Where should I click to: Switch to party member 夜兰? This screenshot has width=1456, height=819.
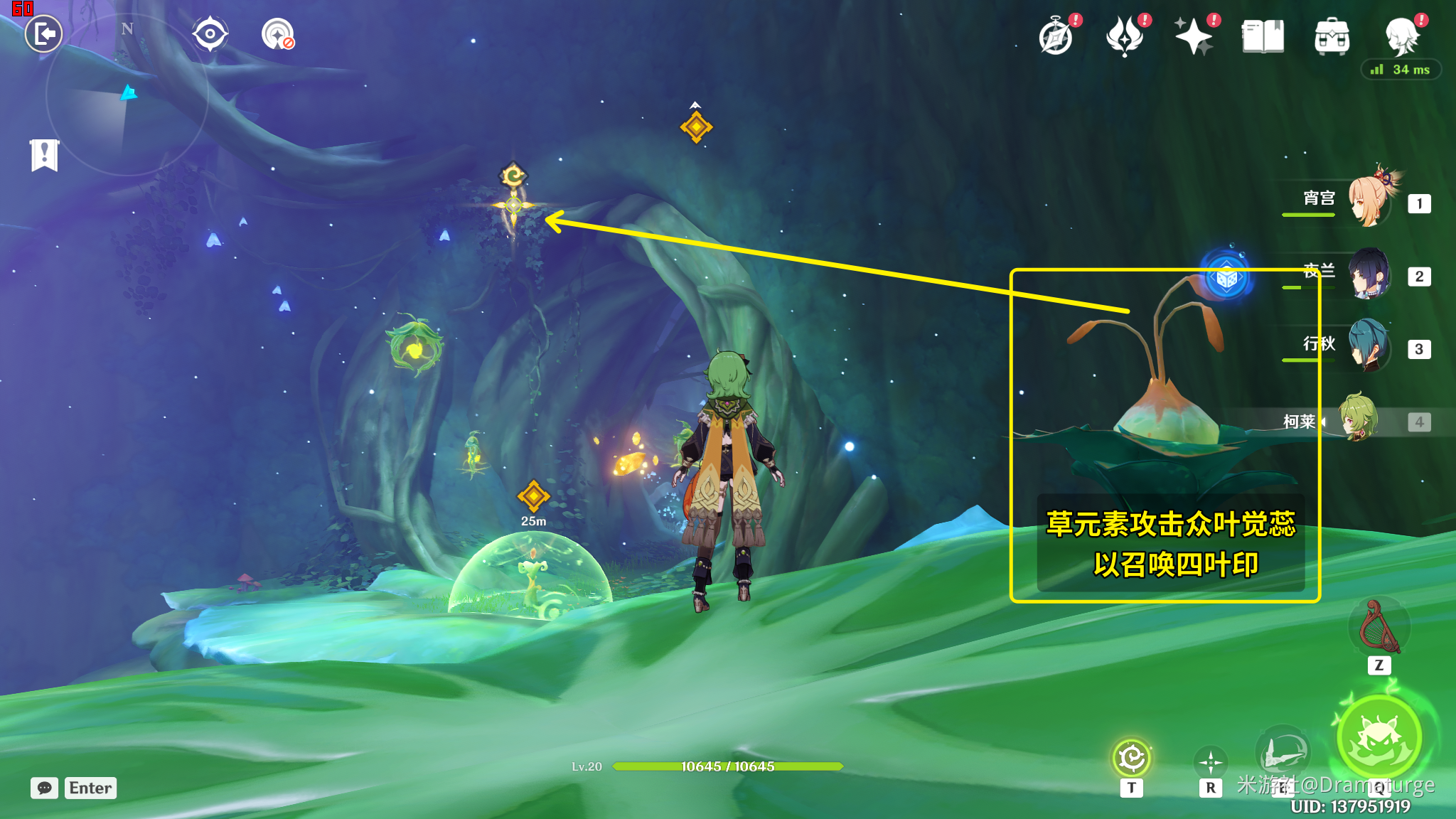click(x=1370, y=274)
